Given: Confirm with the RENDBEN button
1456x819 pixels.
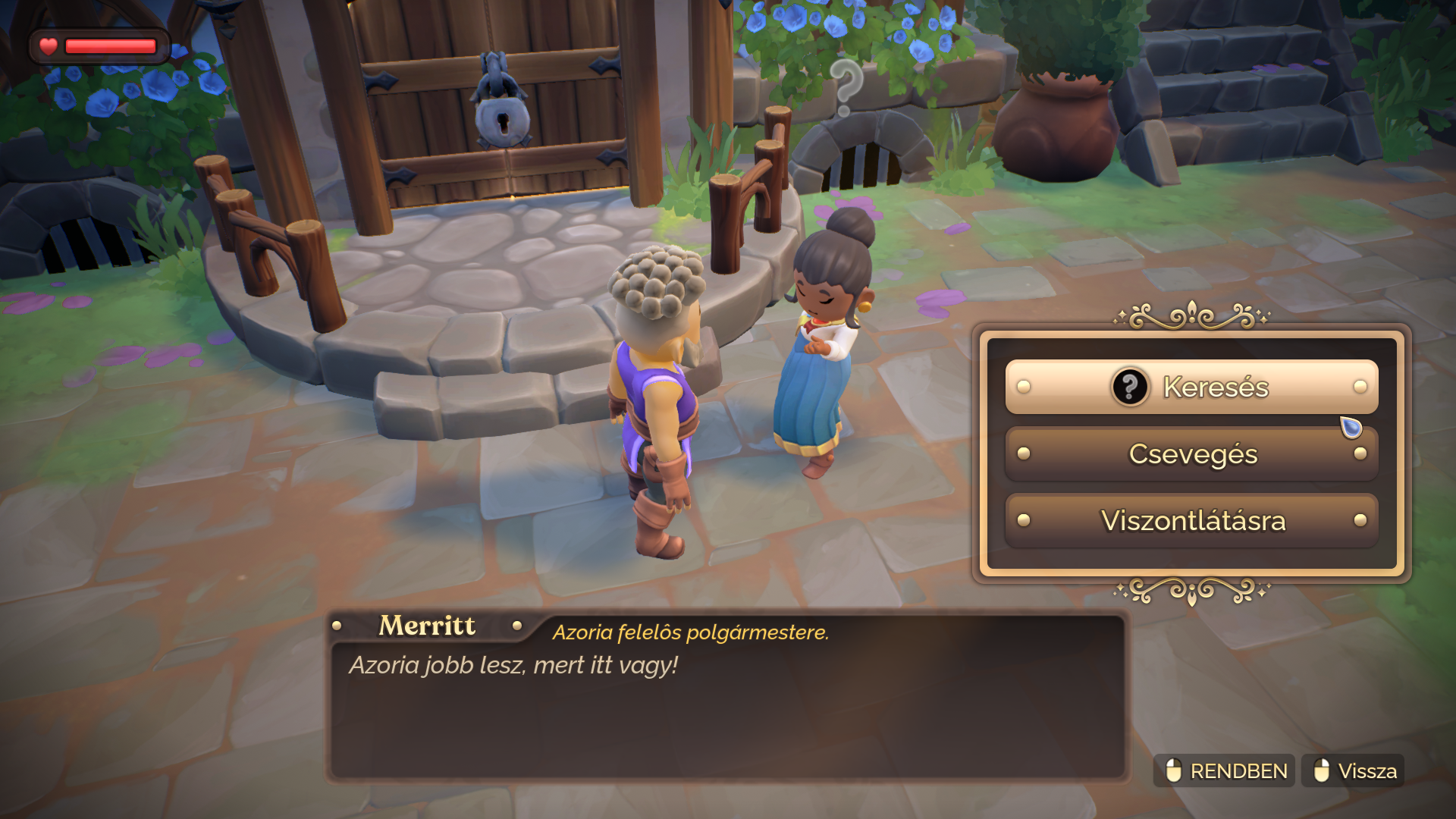Looking at the screenshot, I should click(x=1224, y=770).
